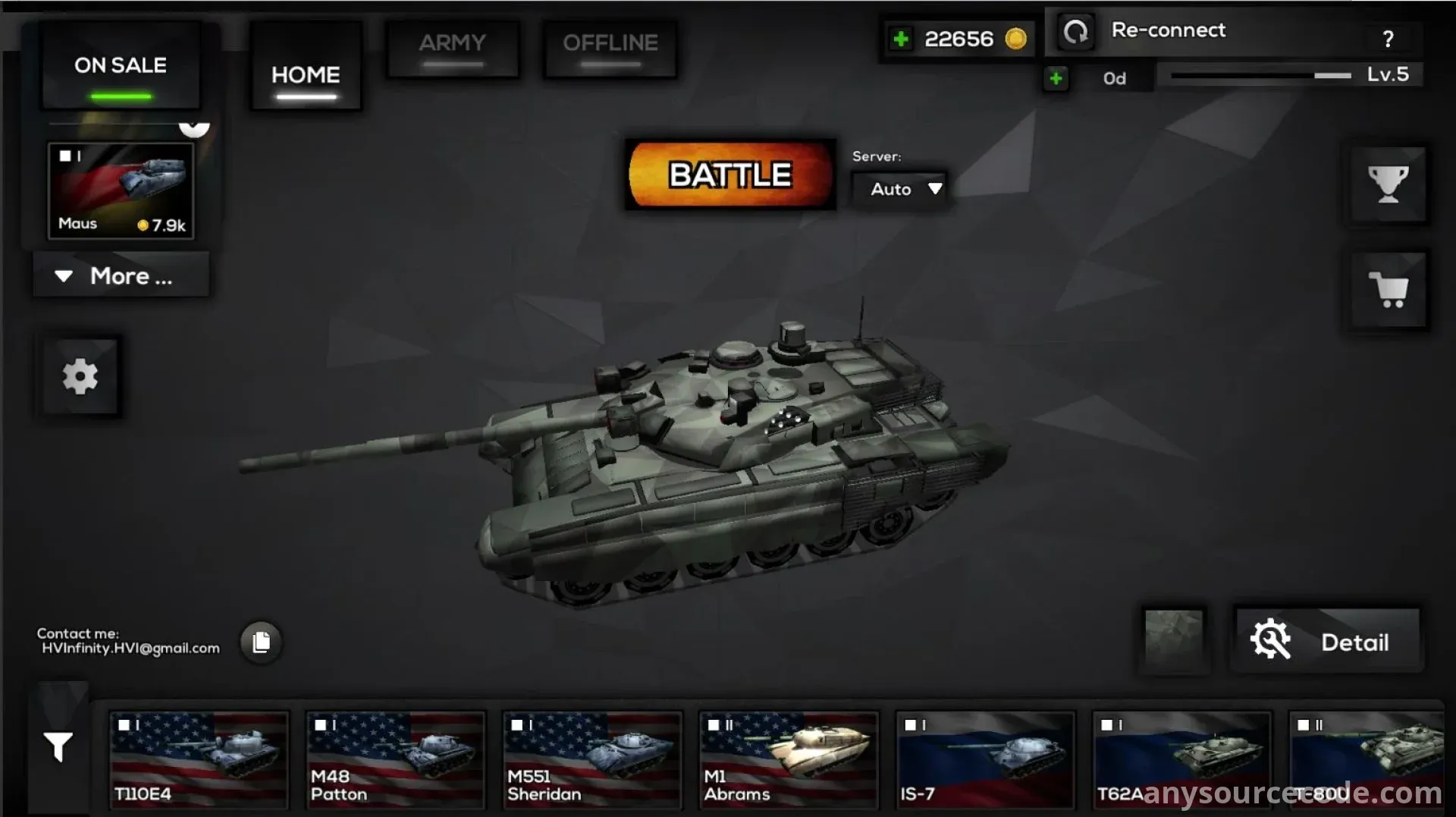Open the tank filter funnel
This screenshot has height=817, width=1456.
pyautogui.click(x=58, y=746)
